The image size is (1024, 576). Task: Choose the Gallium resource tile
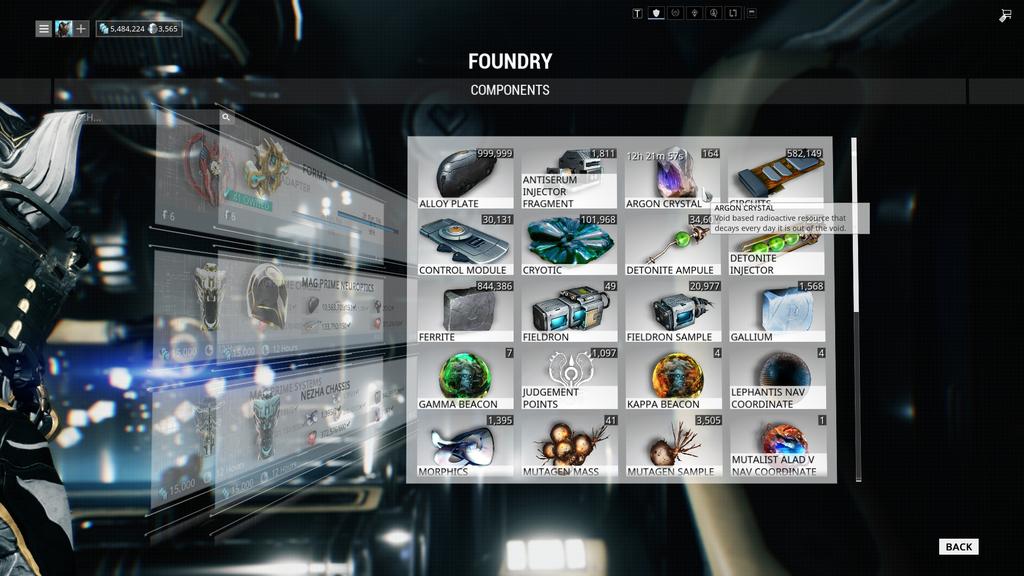pos(777,312)
